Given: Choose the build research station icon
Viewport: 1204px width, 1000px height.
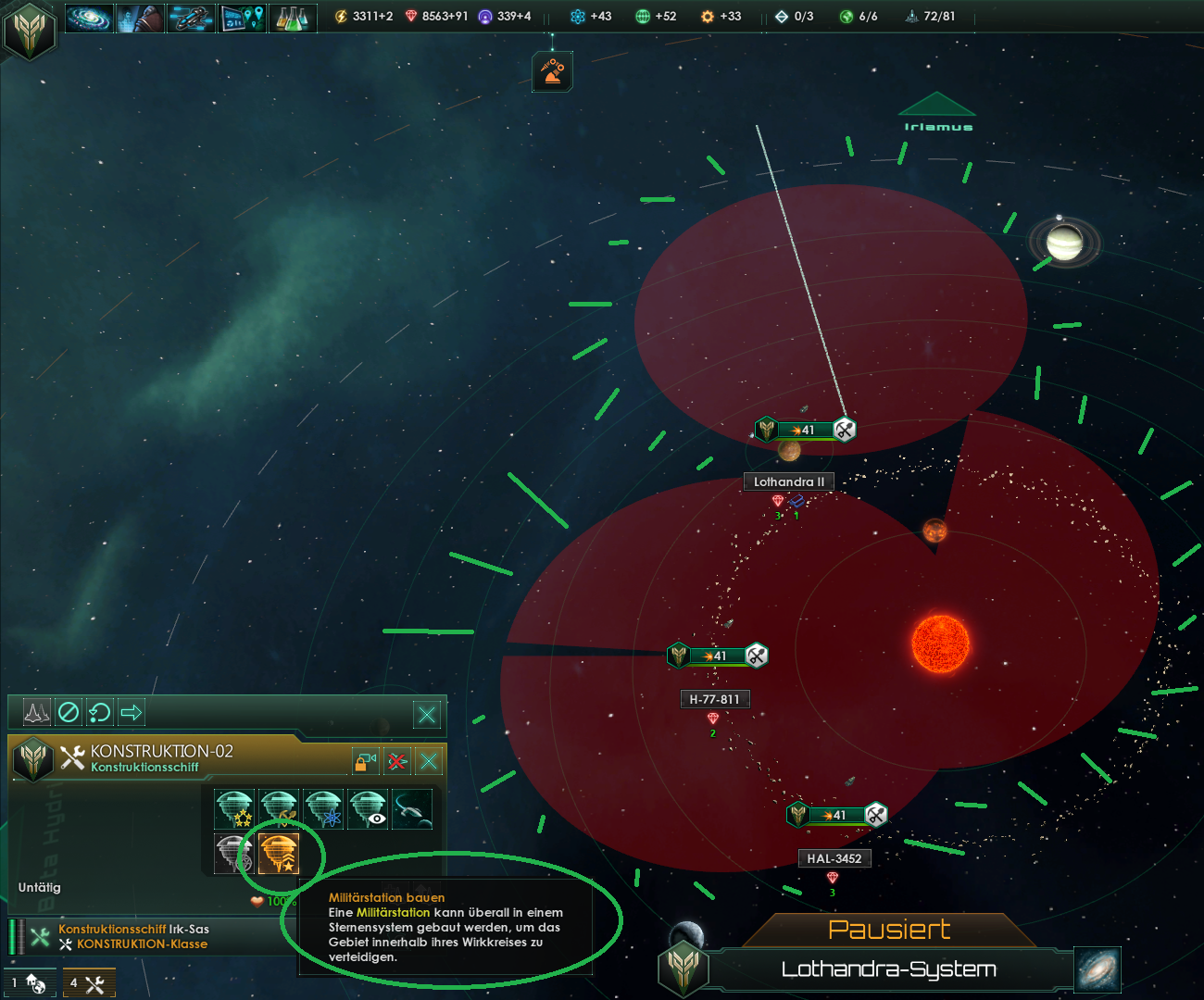Looking at the screenshot, I should (324, 808).
